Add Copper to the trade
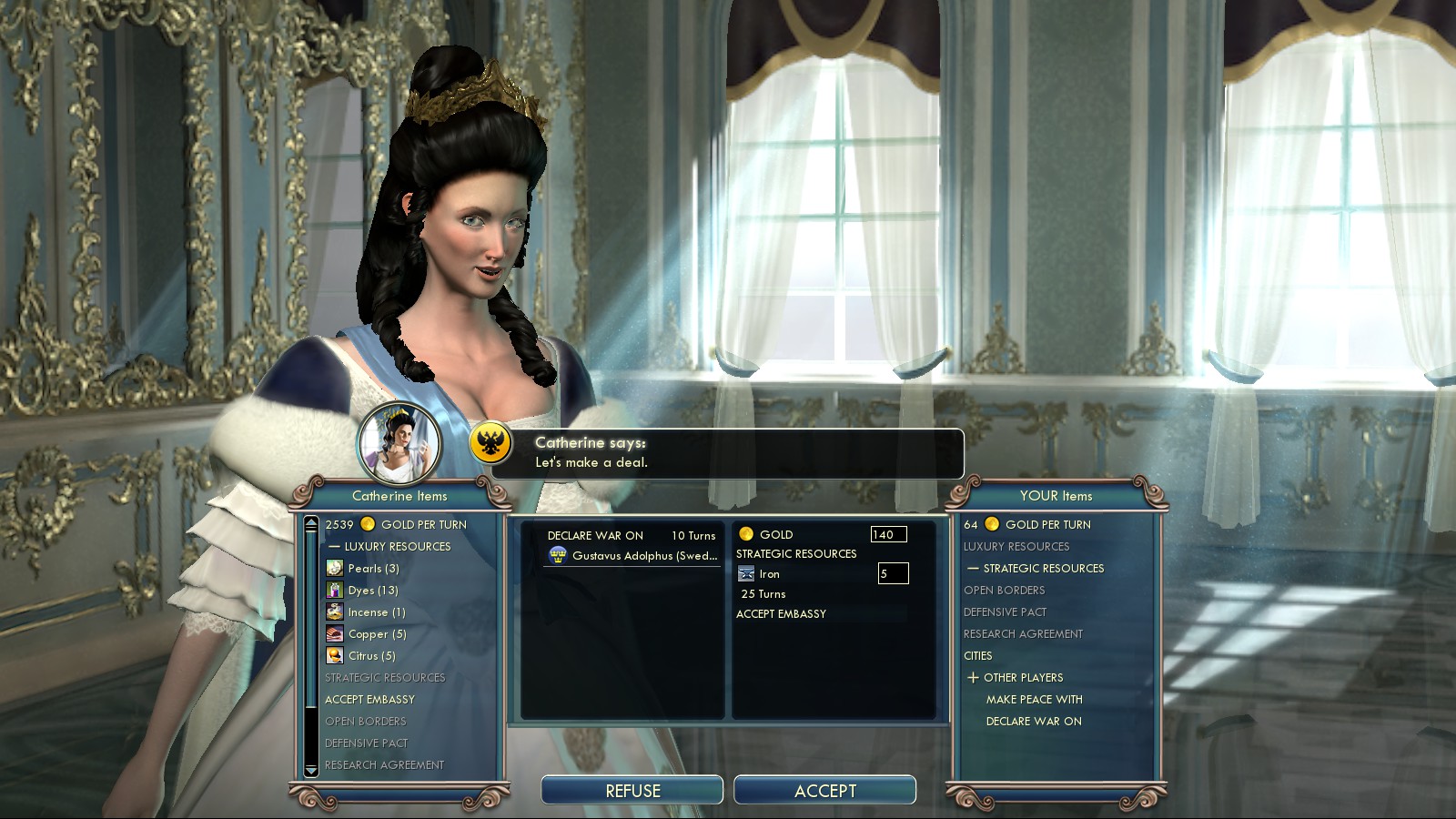 [x=377, y=634]
